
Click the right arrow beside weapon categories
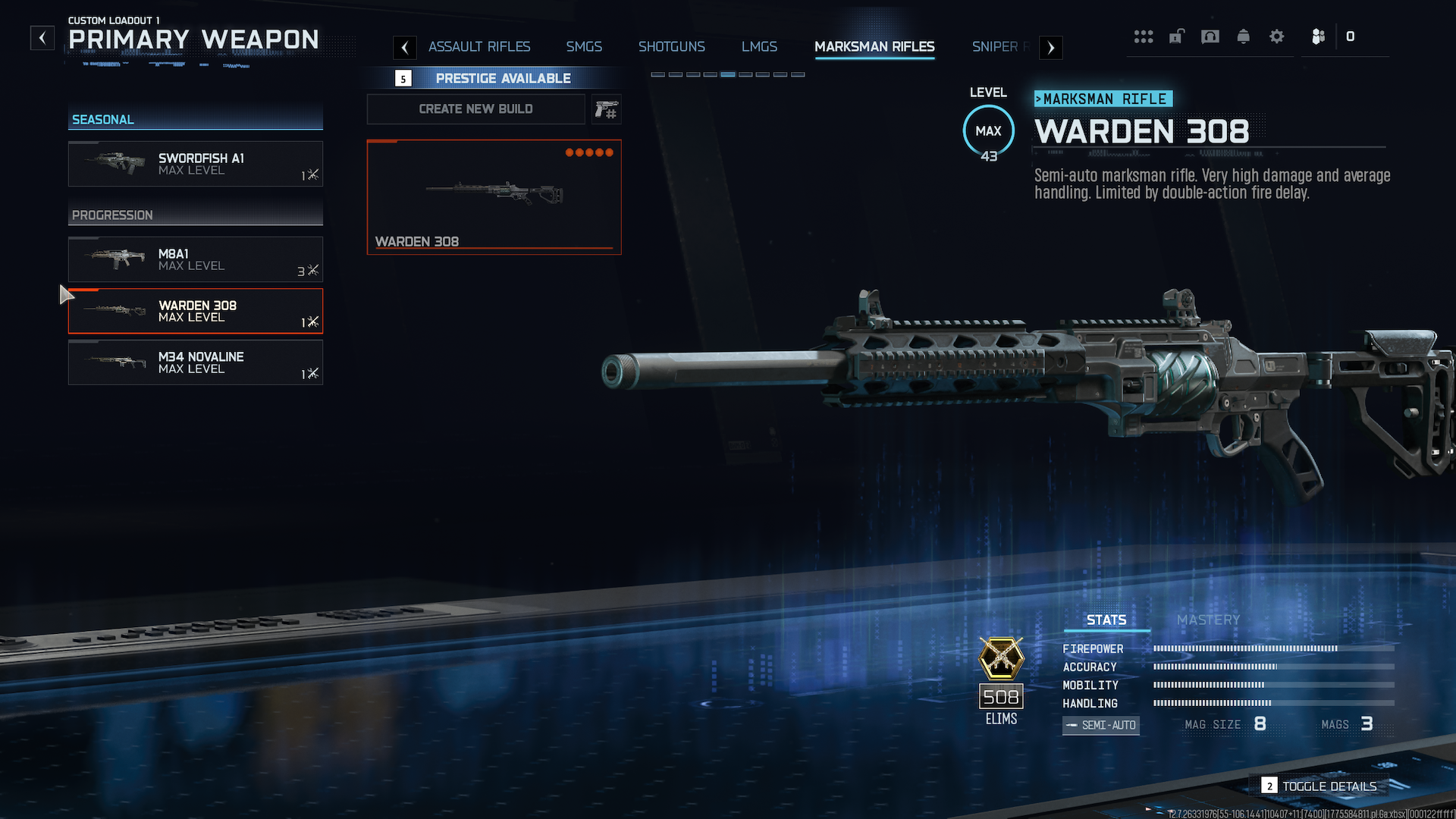pos(1050,48)
